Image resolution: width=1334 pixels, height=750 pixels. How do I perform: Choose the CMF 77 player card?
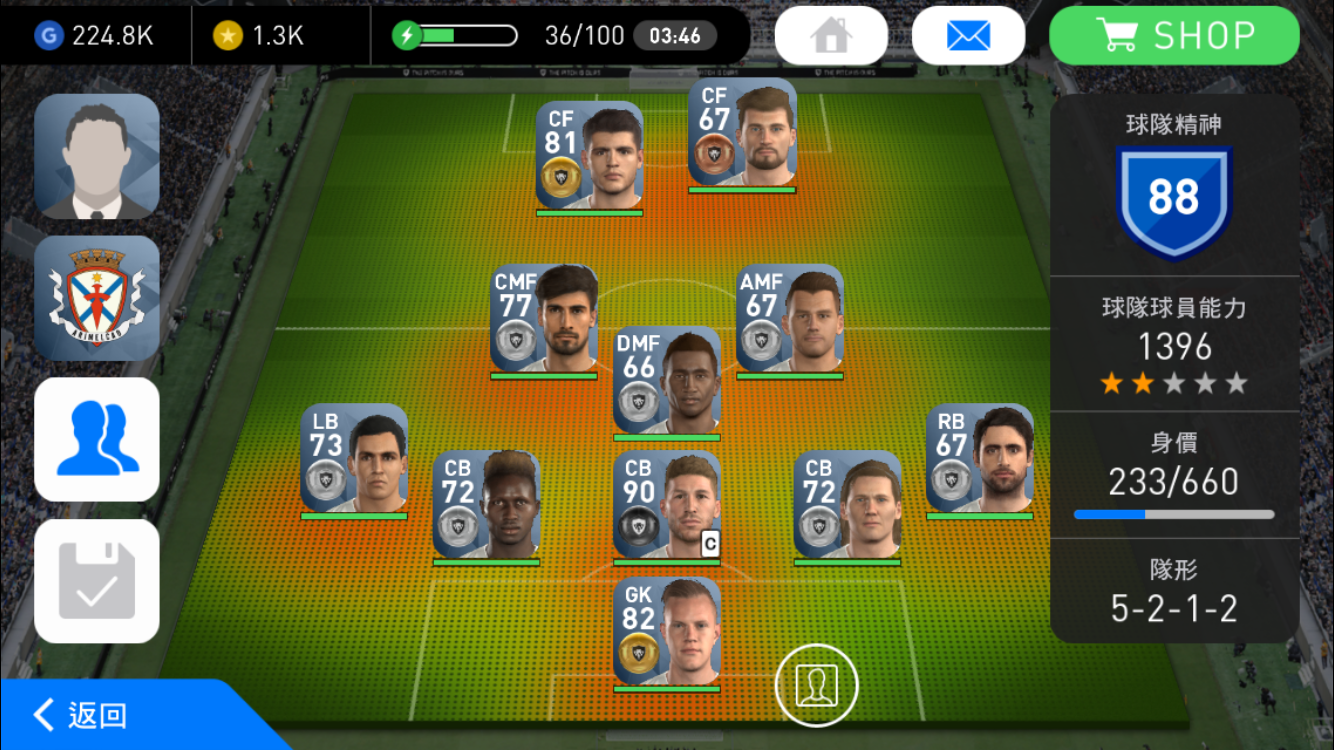tap(543, 320)
